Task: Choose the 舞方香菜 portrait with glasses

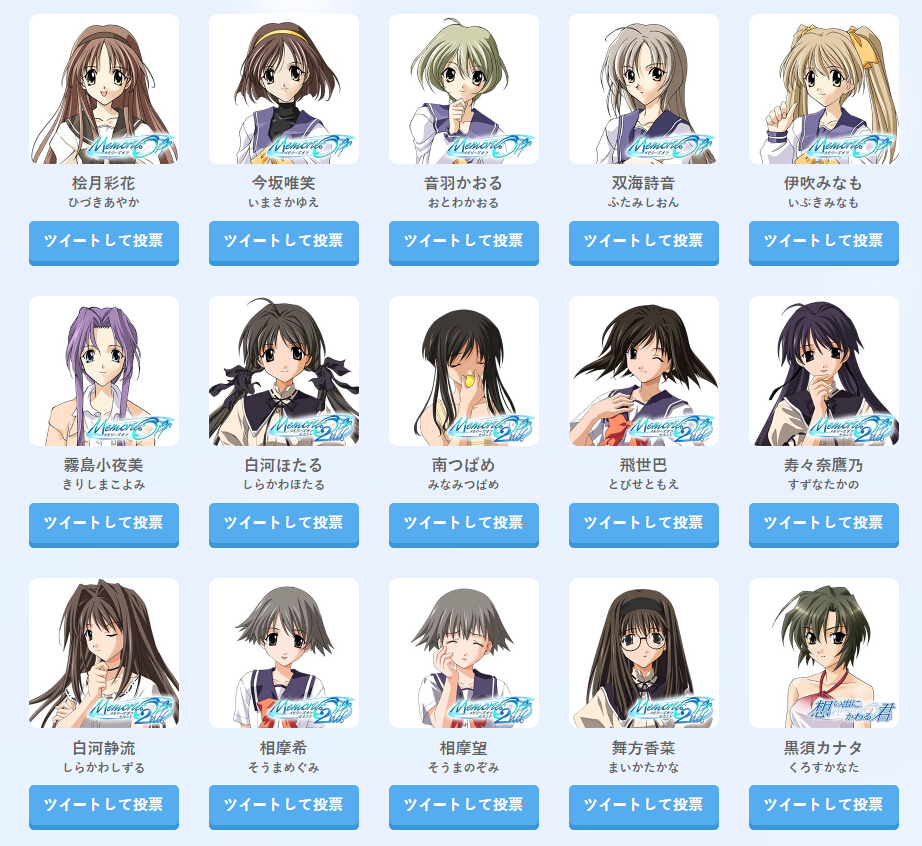Action: [x=644, y=653]
